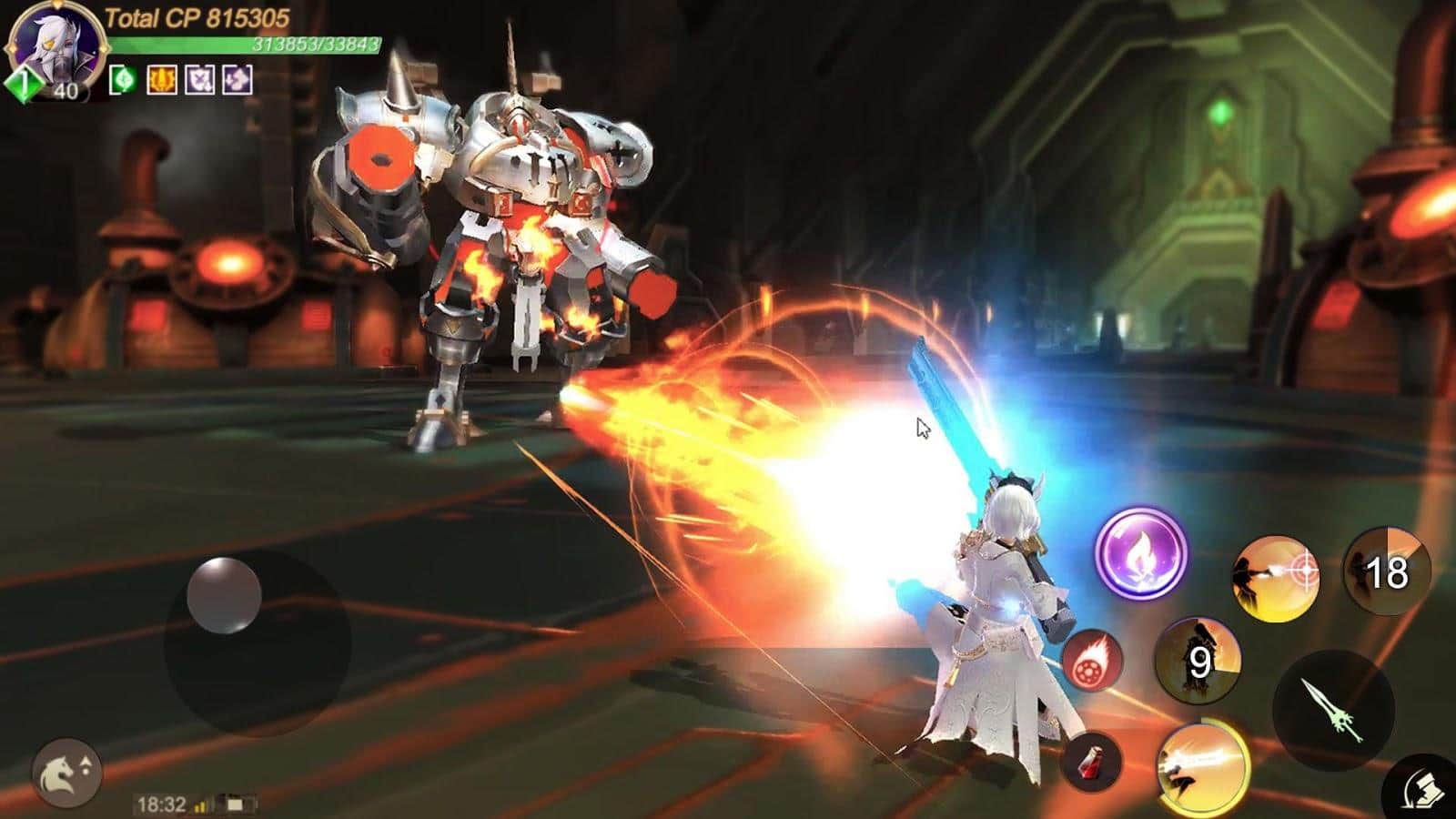Tap the skill on 9-second cooldown

[x=1198, y=661]
